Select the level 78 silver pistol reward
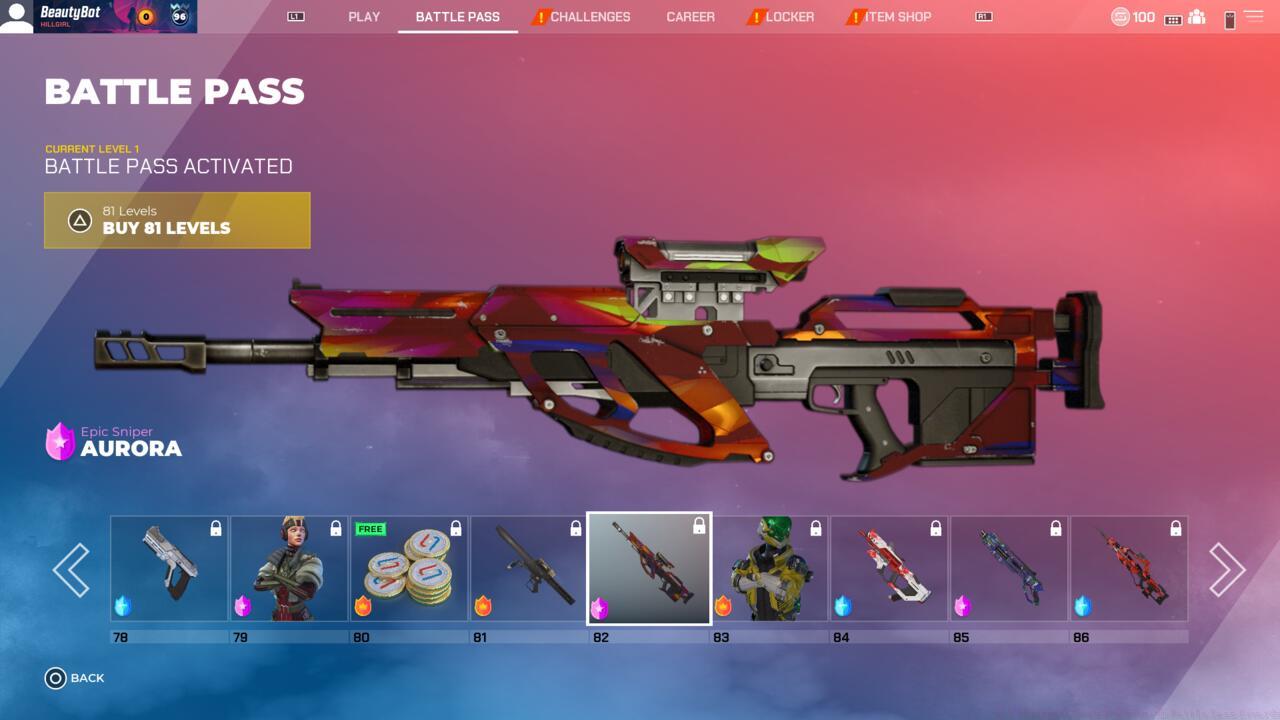 169,568
